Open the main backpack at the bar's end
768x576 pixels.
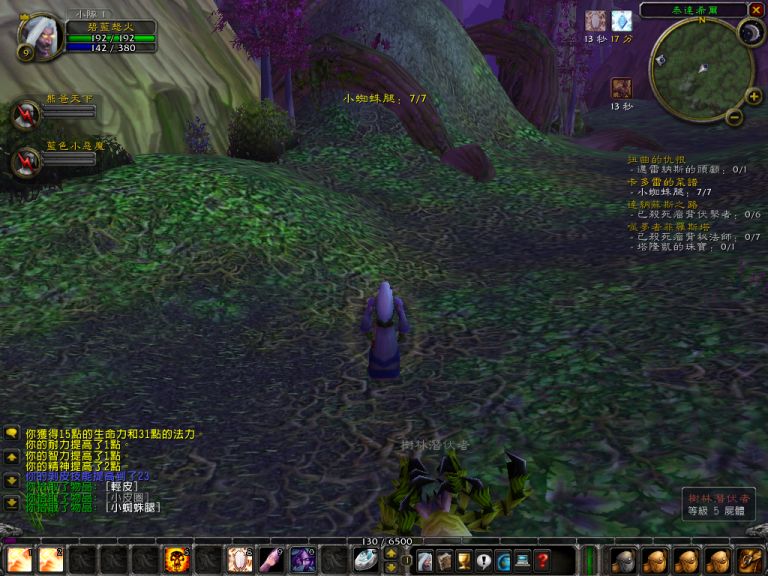tap(751, 560)
